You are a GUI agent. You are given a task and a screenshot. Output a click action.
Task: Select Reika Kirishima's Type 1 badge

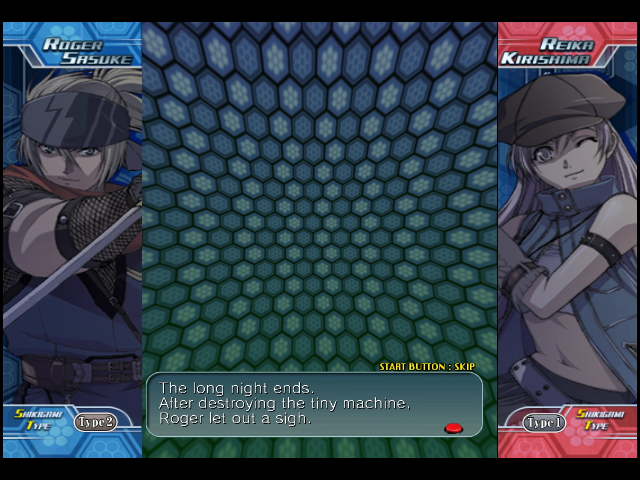(x=544, y=423)
